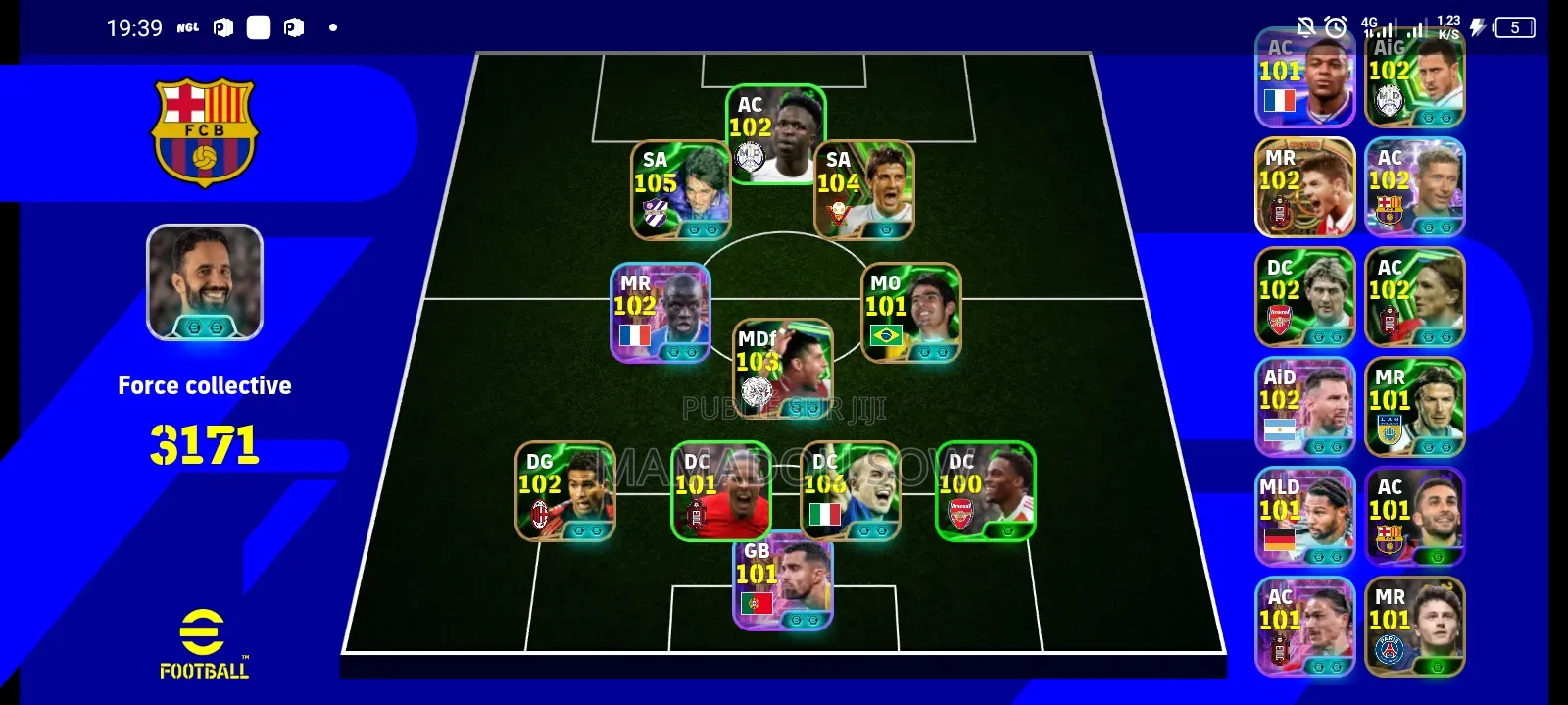This screenshot has width=1568, height=705.
Task: Choose the DC Italy centre back card
Action: coord(850,491)
